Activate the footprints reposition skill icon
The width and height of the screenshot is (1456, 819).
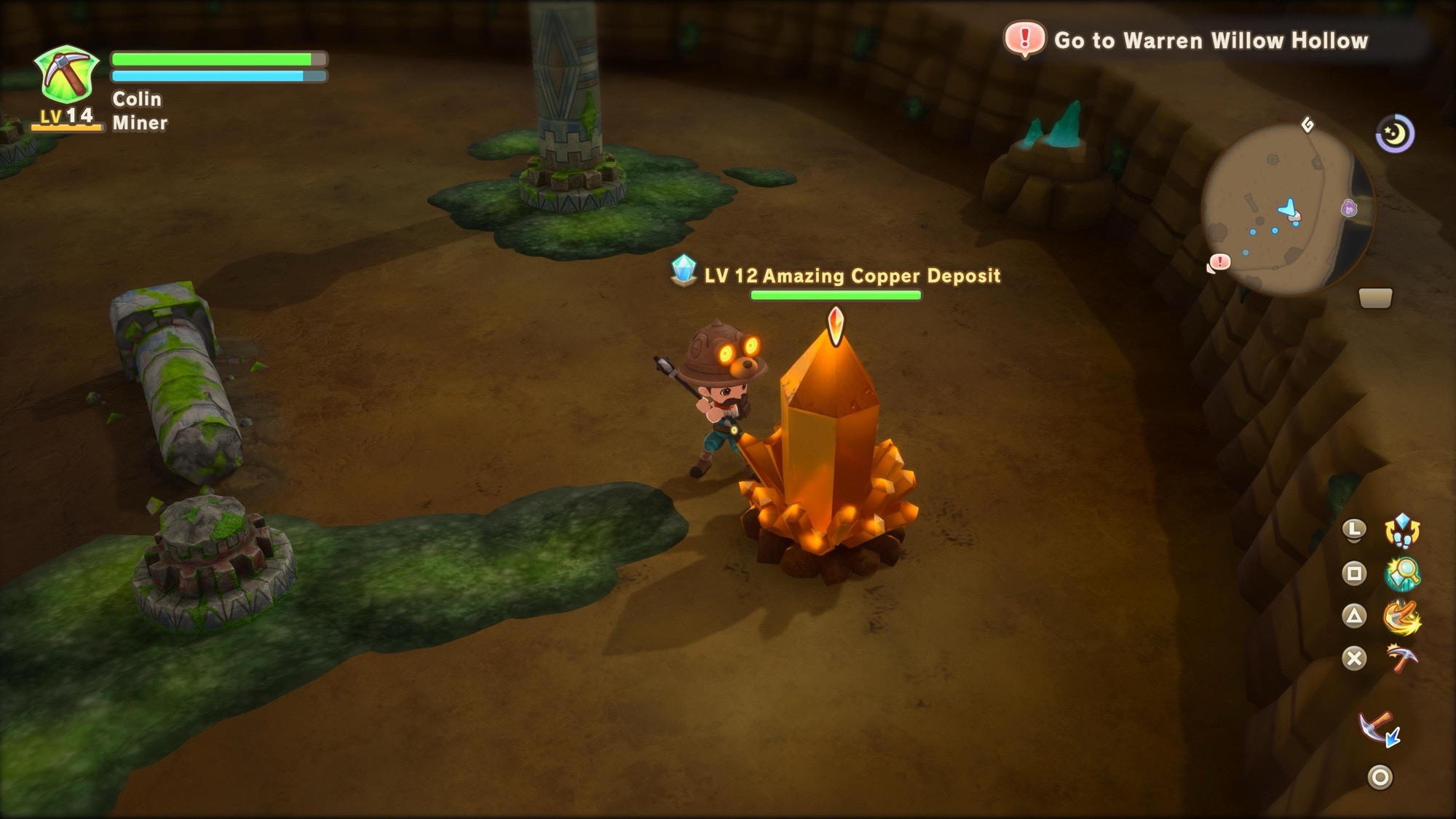click(1401, 530)
